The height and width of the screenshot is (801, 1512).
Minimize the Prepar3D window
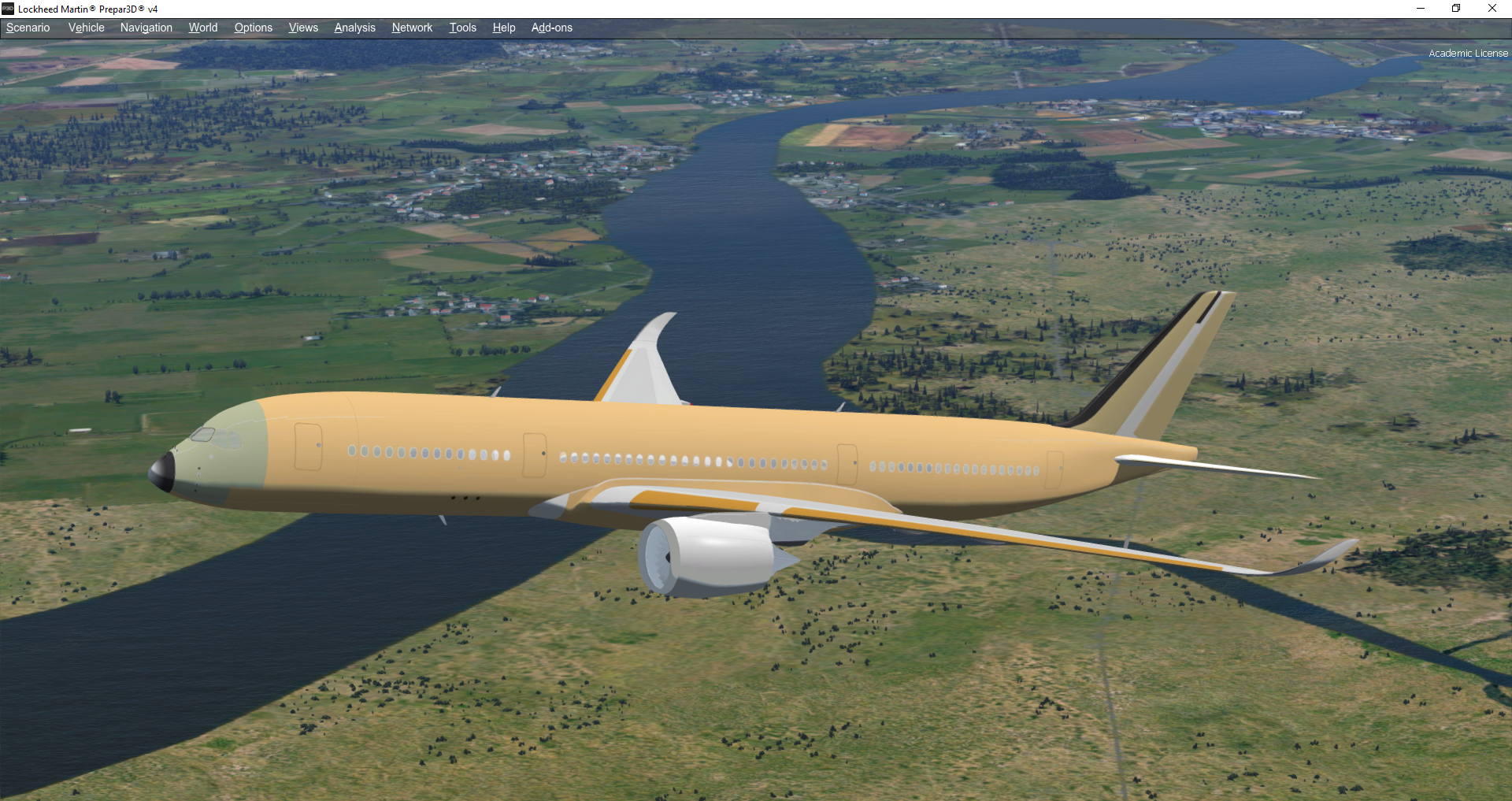(1421, 9)
